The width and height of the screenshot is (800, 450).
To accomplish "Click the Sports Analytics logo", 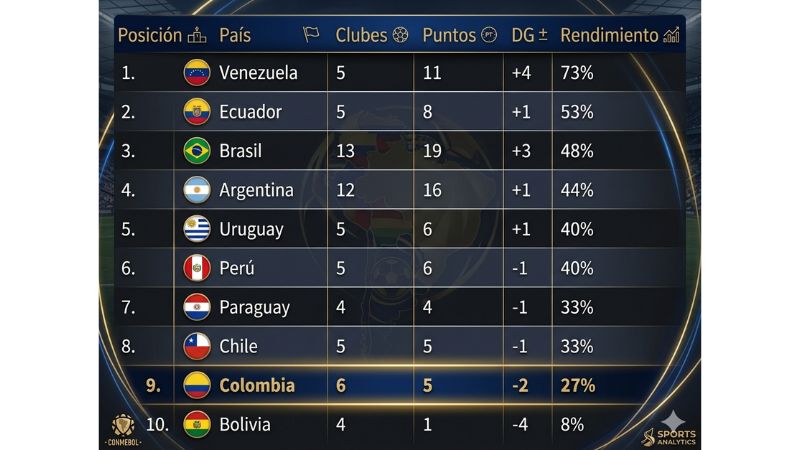I will pyautogui.click(x=671, y=426).
